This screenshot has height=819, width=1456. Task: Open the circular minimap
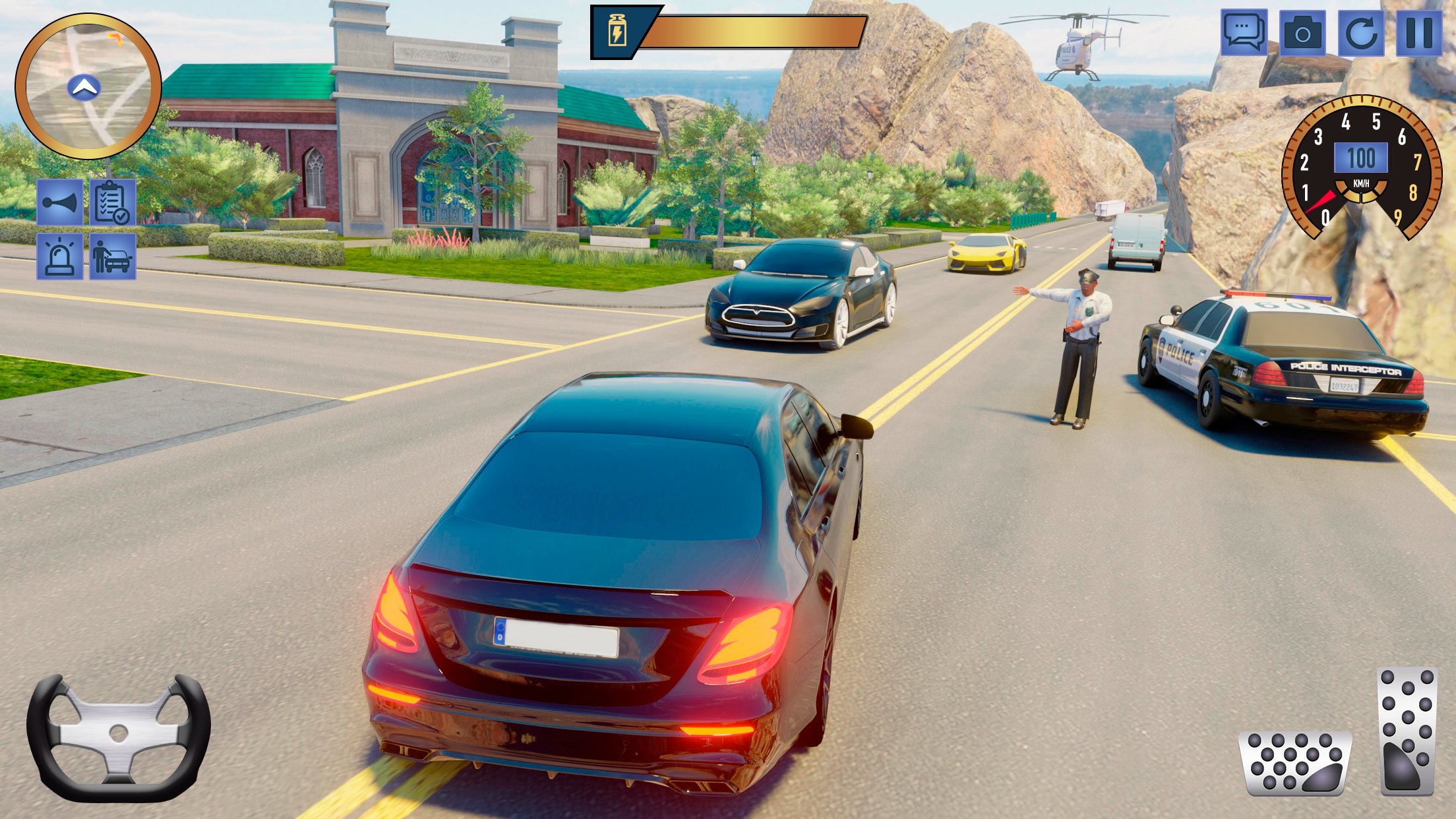(x=88, y=86)
